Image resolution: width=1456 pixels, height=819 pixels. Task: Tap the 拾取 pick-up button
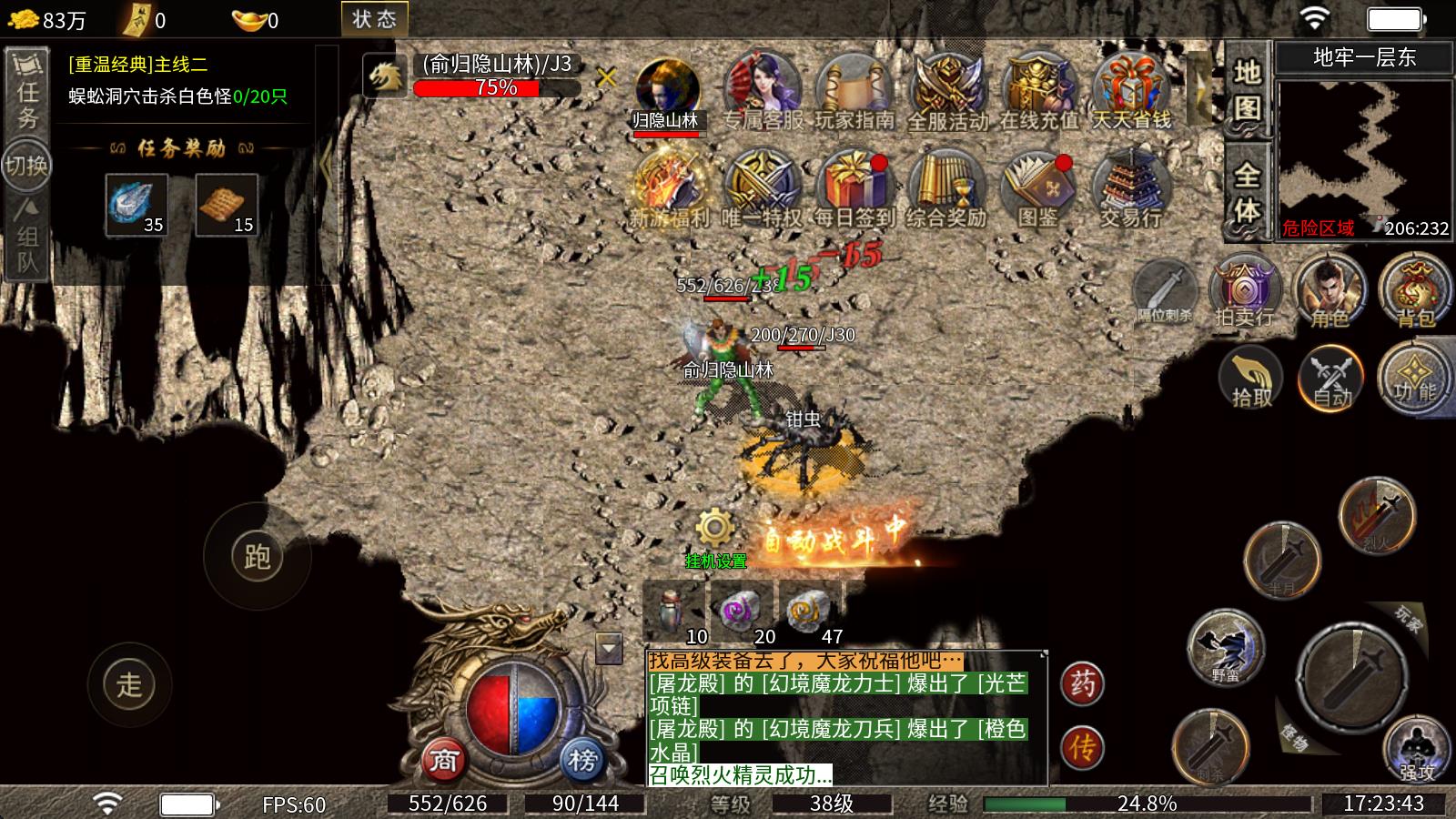coord(1250,378)
